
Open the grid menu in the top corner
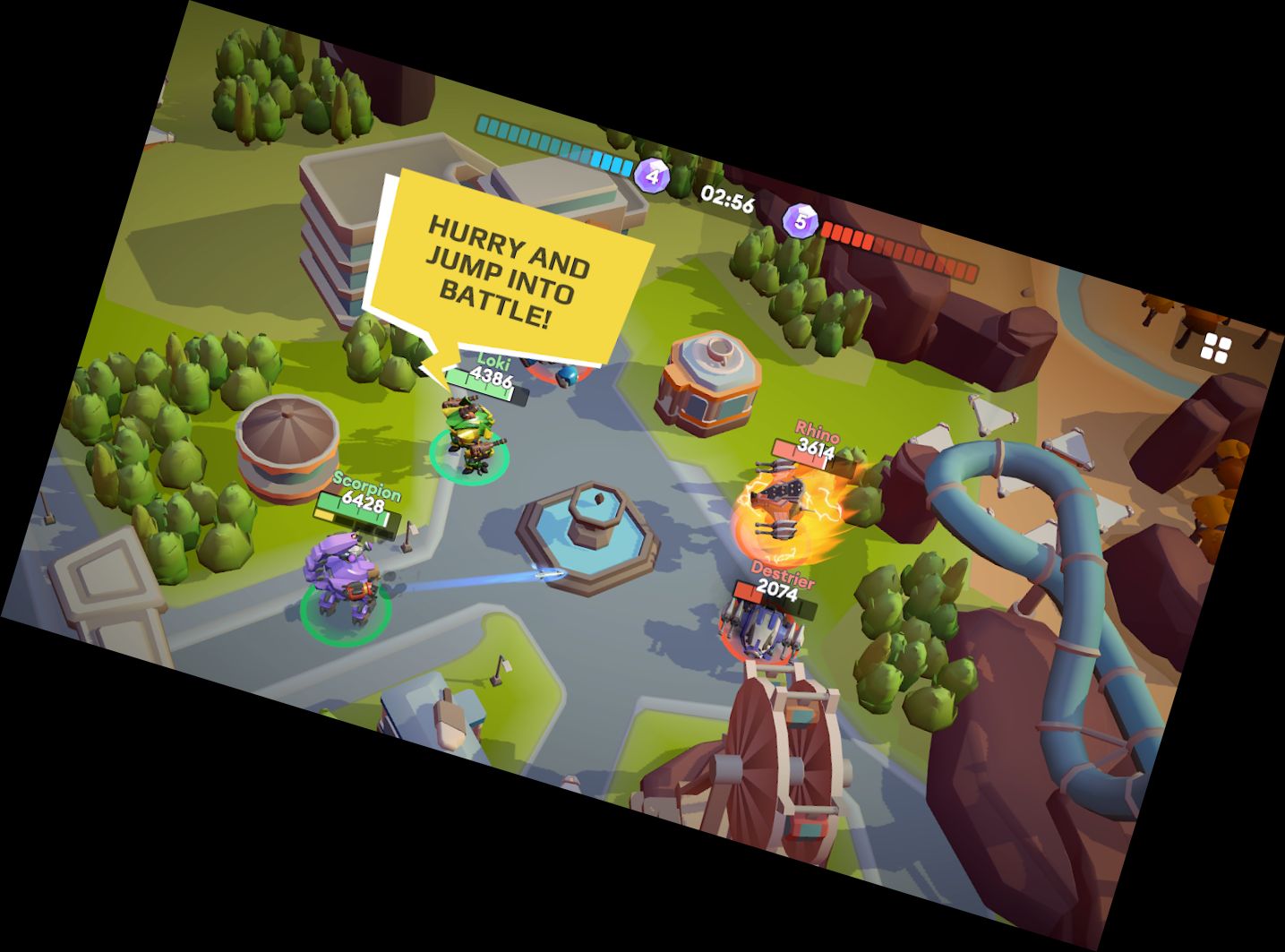pyautogui.click(x=1216, y=349)
